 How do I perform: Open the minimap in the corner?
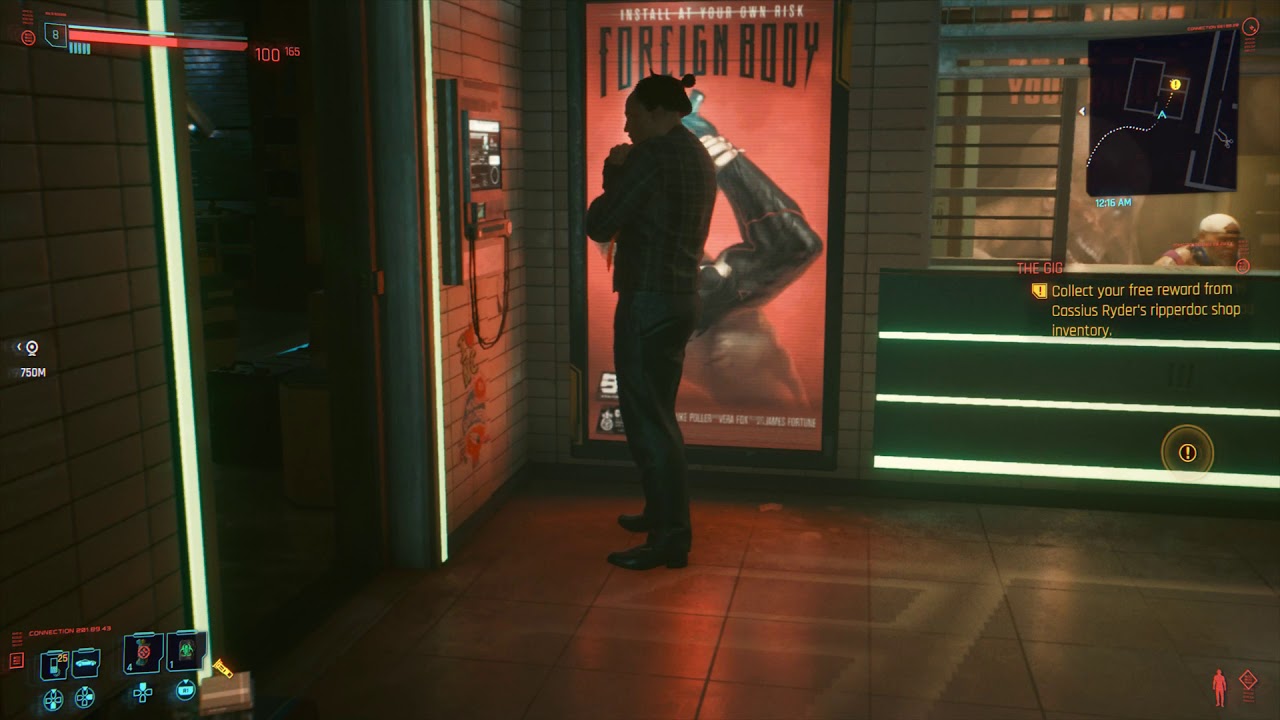[x=1162, y=113]
